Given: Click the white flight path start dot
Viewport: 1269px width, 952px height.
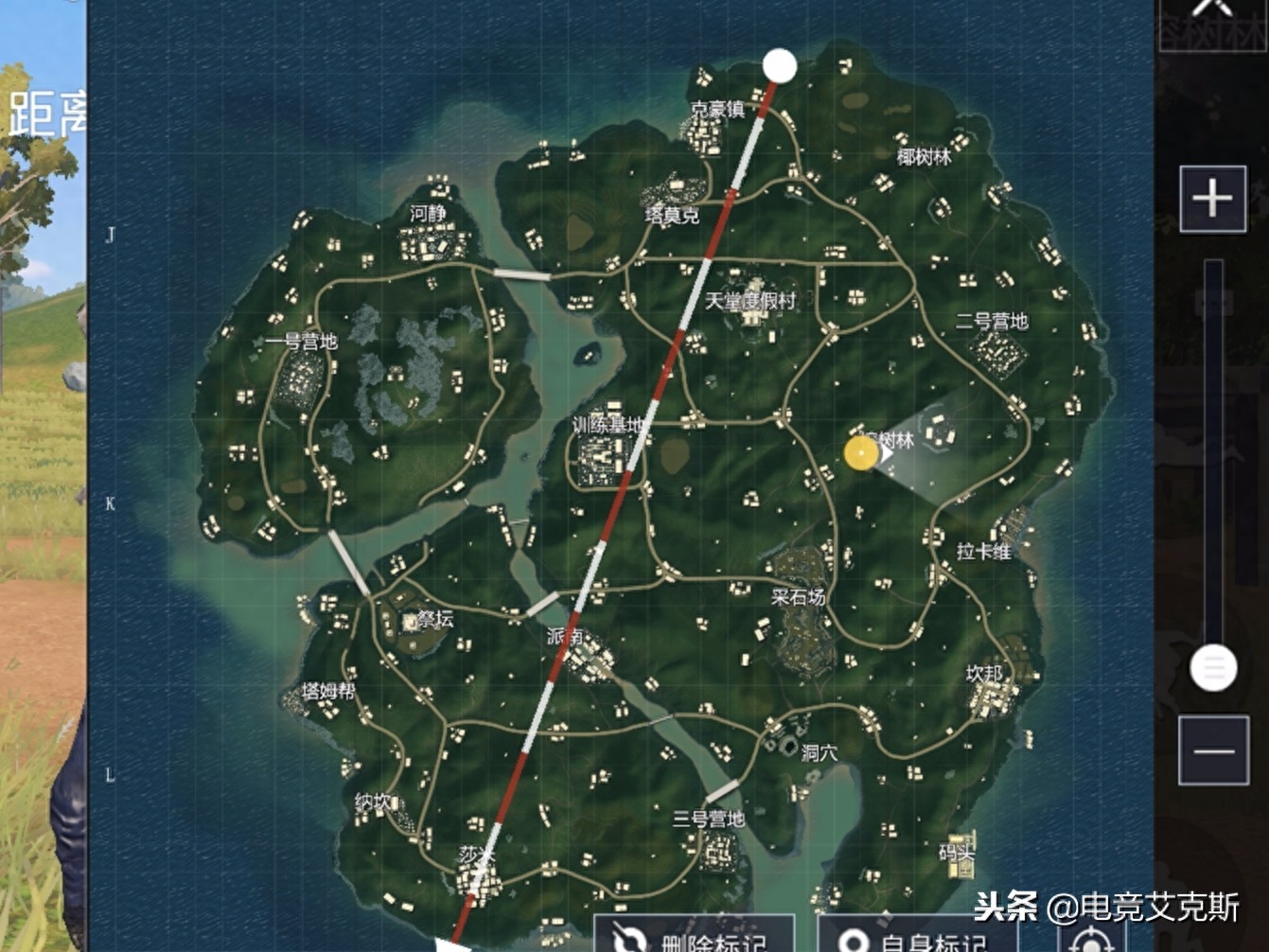Looking at the screenshot, I should click(781, 66).
